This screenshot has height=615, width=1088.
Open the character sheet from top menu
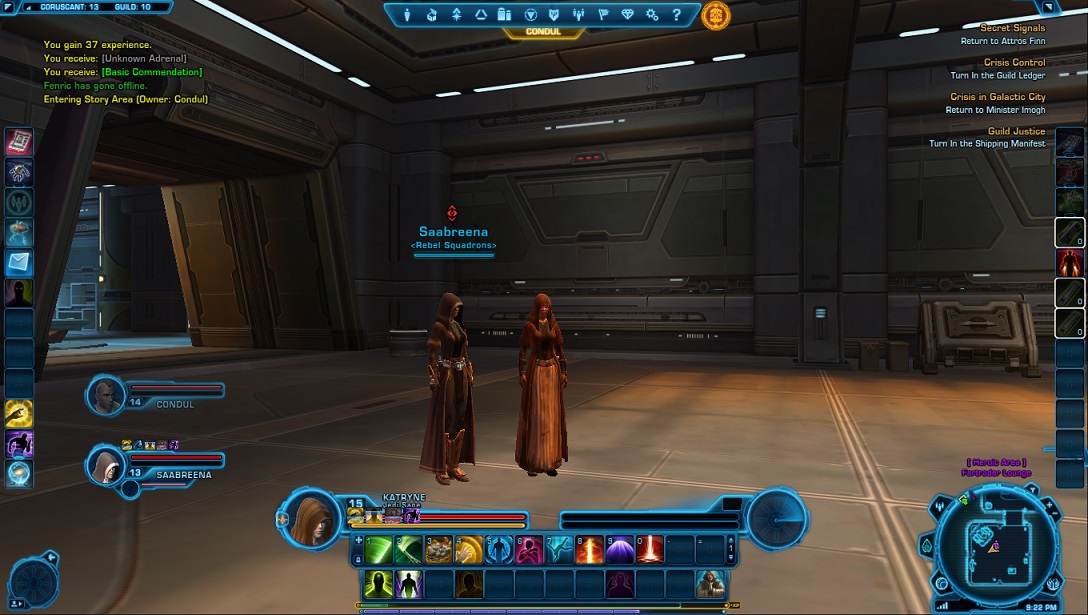click(408, 15)
